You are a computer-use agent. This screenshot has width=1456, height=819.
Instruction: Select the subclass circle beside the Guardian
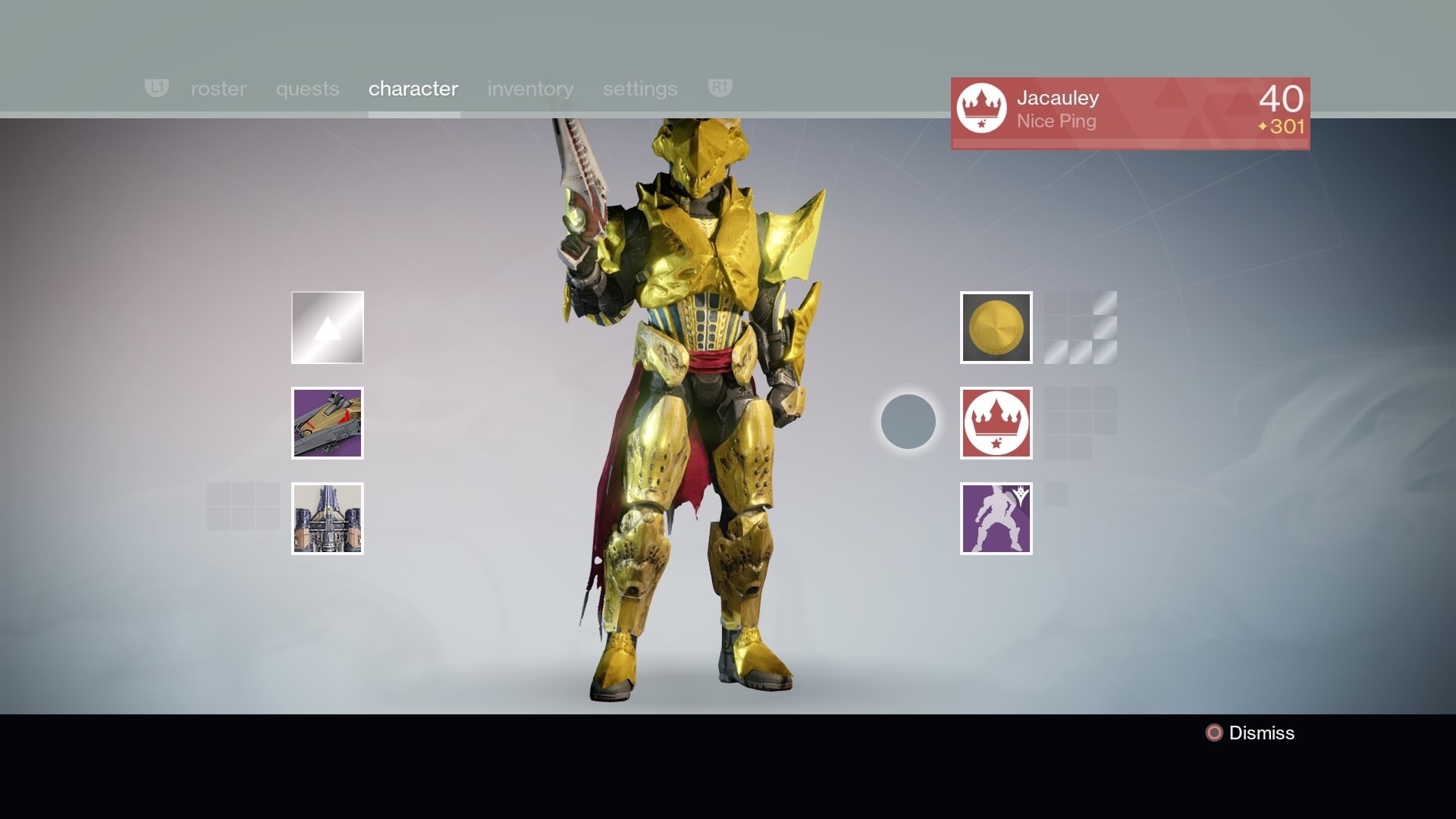coord(908,422)
